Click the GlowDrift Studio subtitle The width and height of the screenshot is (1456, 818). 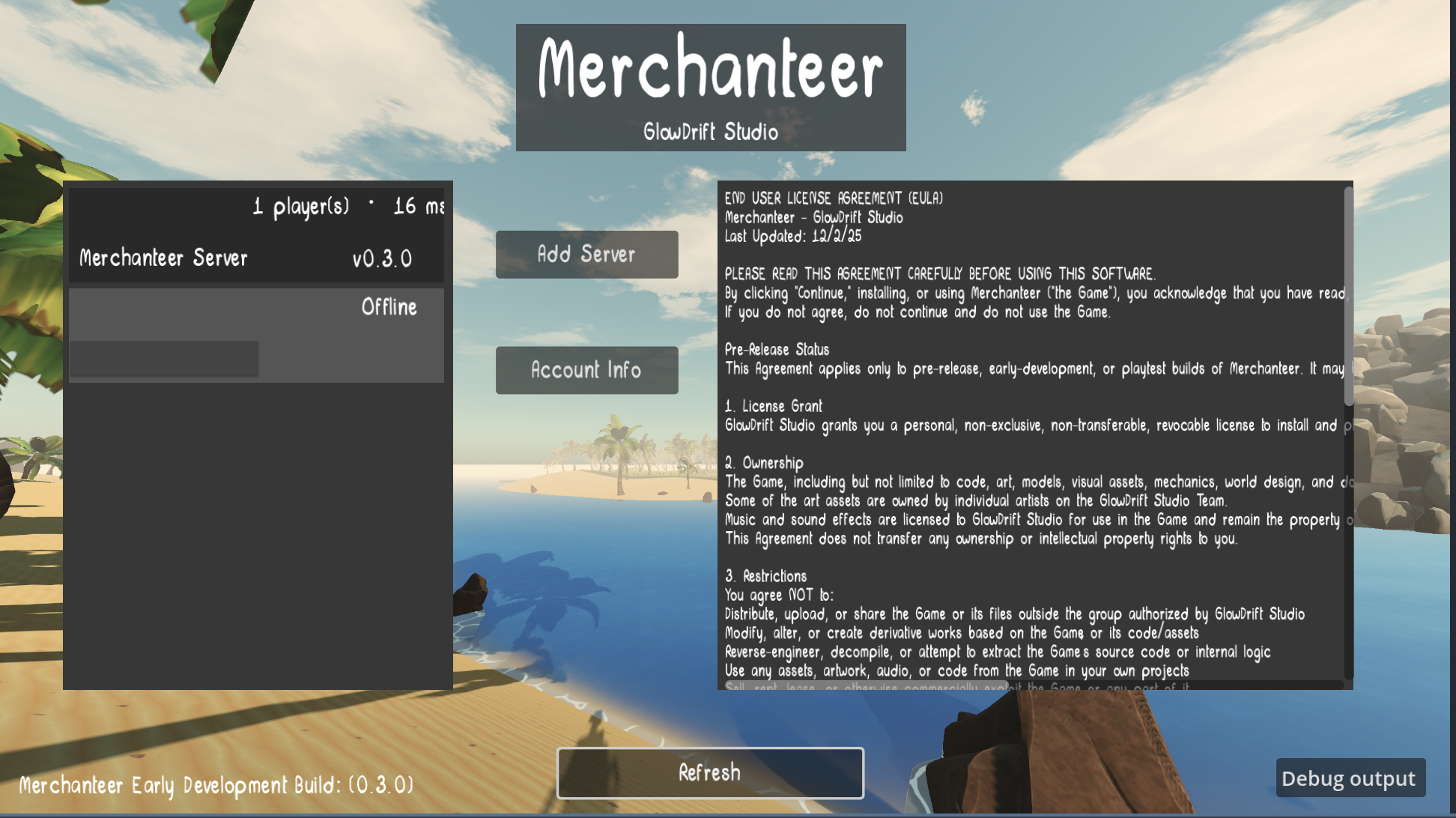coord(710,131)
